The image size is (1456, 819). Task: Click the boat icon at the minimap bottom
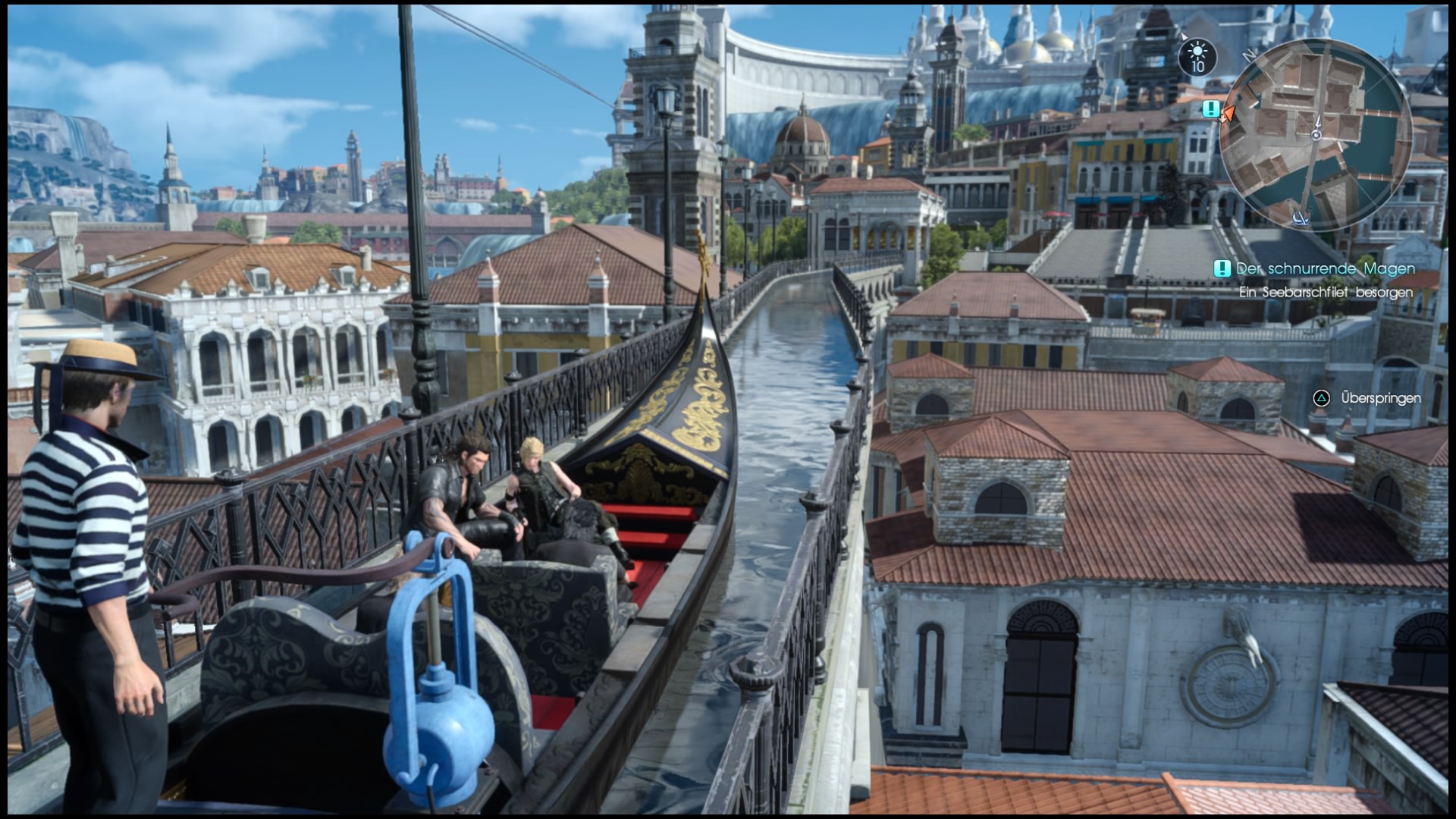[1300, 218]
